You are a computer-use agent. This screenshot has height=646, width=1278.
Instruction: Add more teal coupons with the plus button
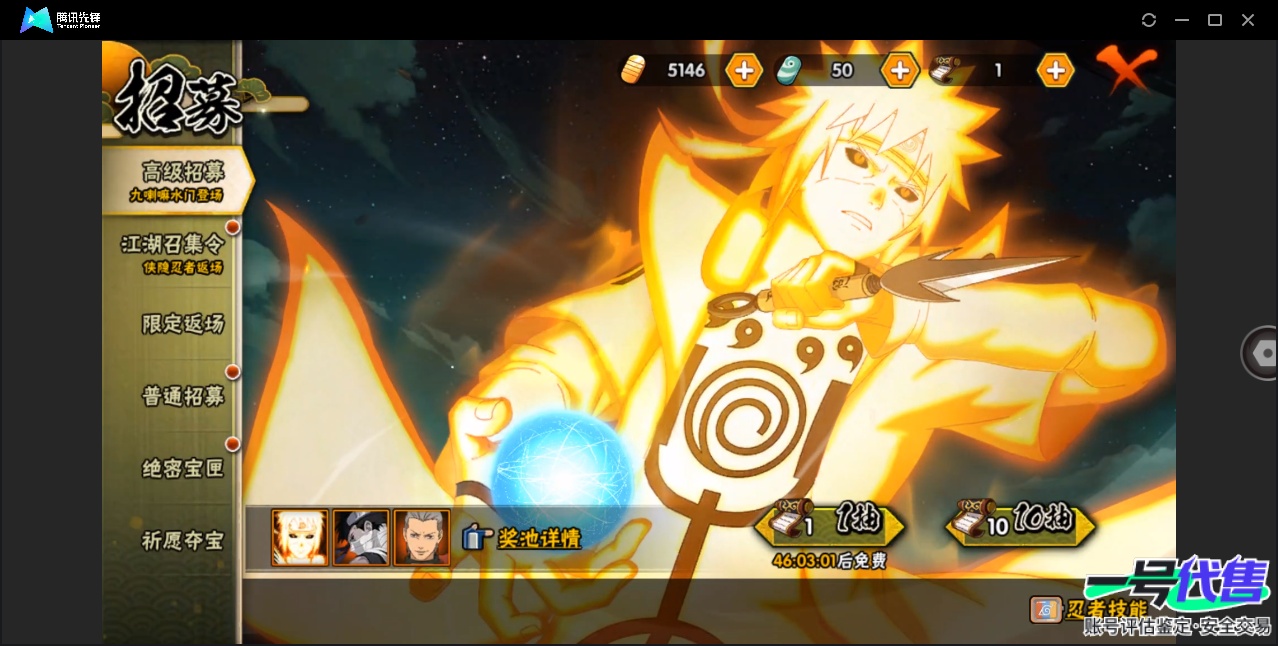point(900,70)
